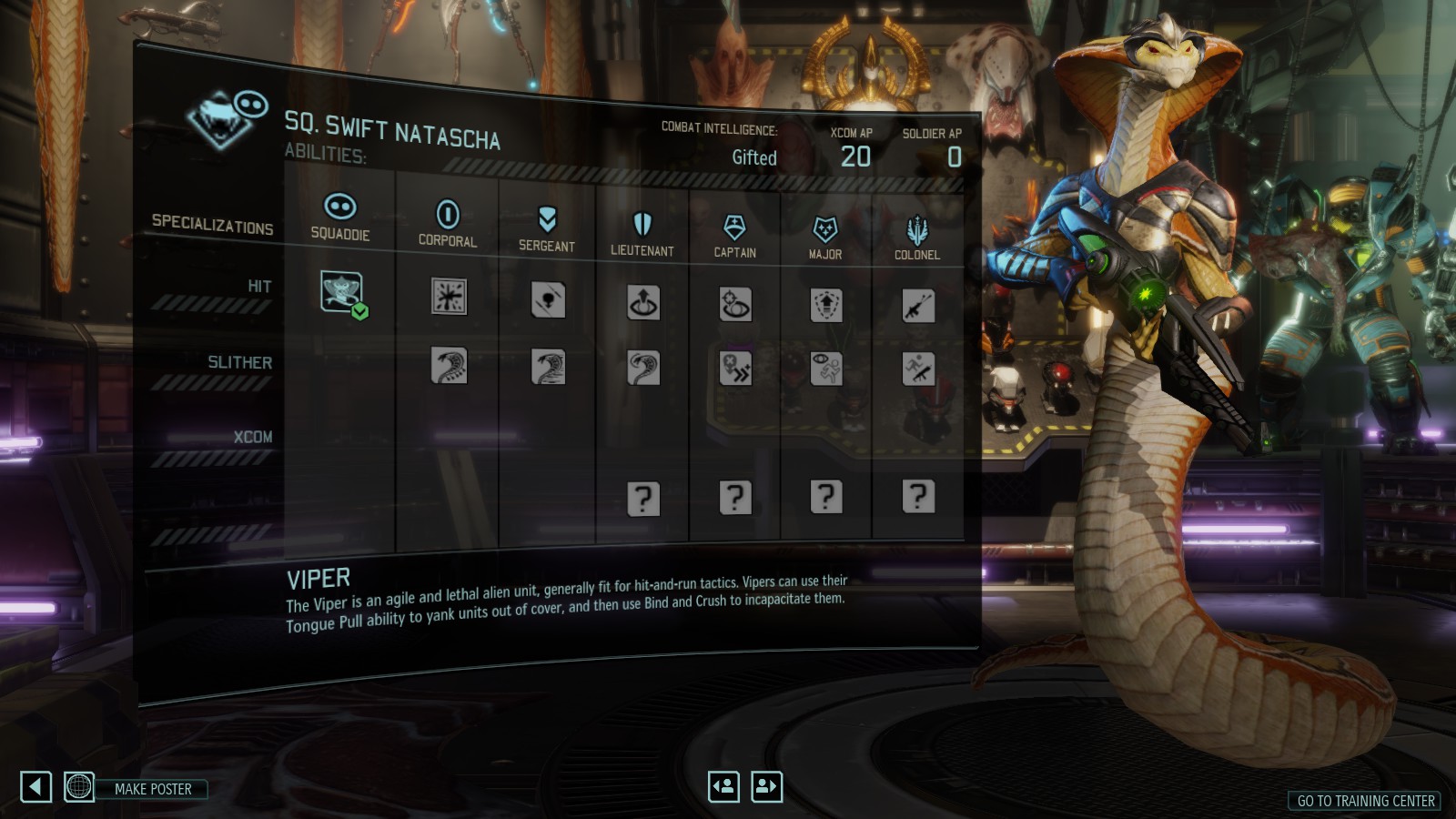Switch to the previous soldier
Image resolution: width=1456 pixels, height=819 pixels.
tap(724, 786)
